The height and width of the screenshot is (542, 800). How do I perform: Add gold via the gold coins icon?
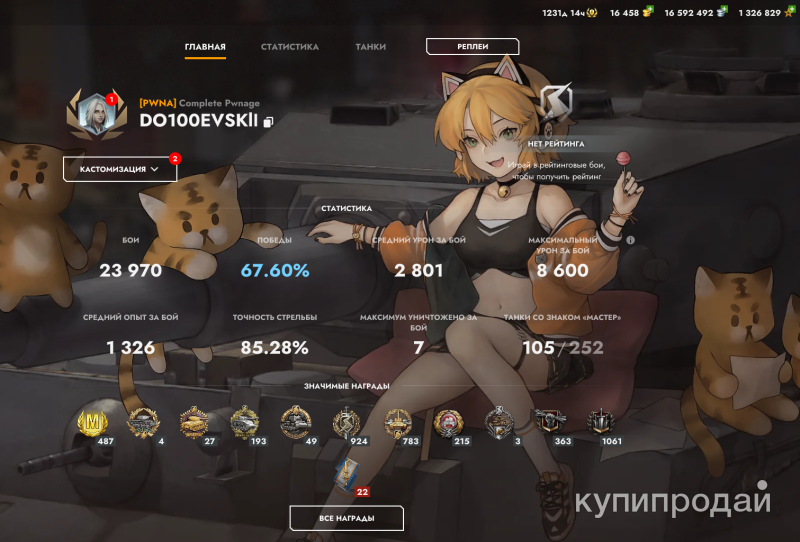pos(648,13)
